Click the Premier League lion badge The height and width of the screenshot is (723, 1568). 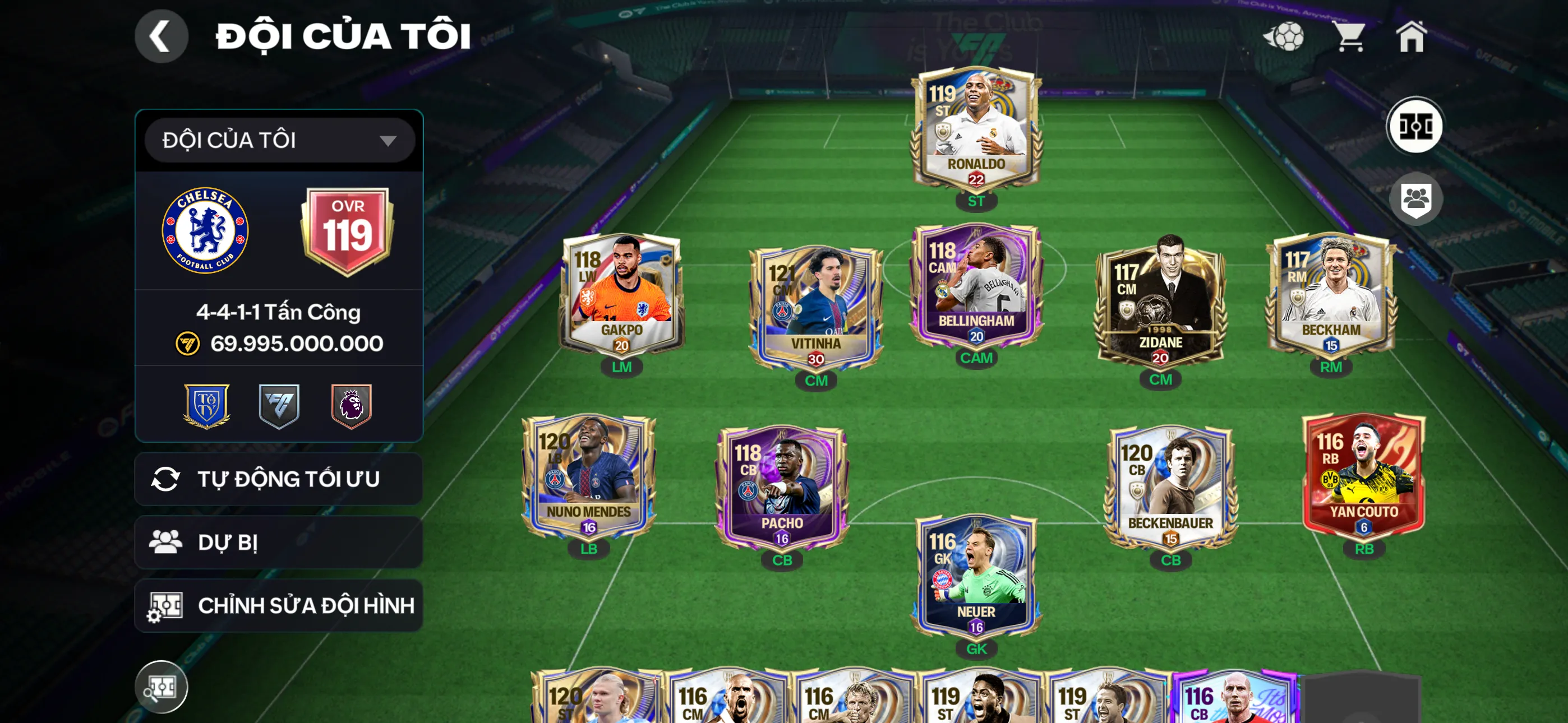tap(351, 405)
